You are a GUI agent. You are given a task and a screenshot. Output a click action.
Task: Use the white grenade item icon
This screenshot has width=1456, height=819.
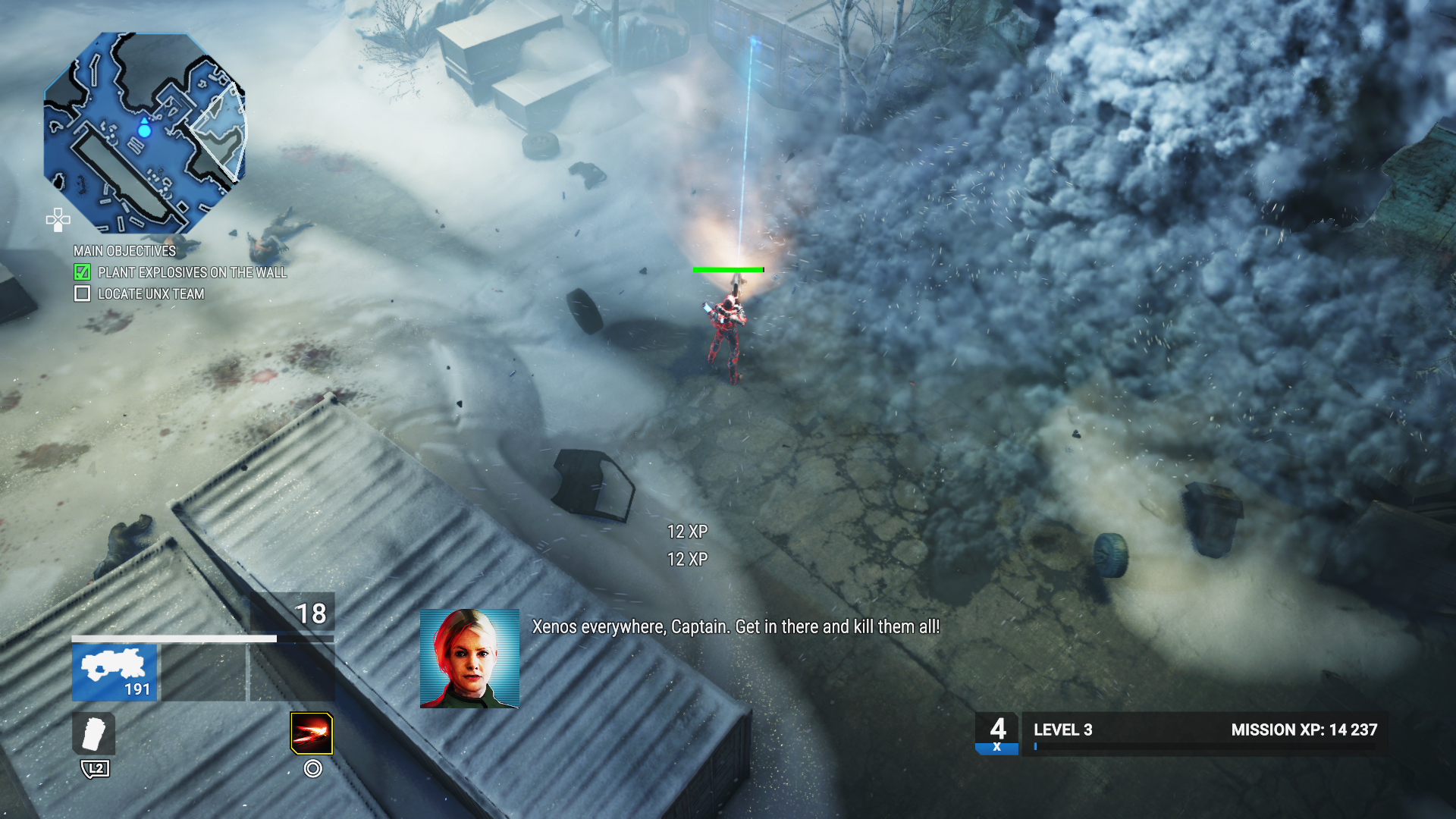point(94,733)
